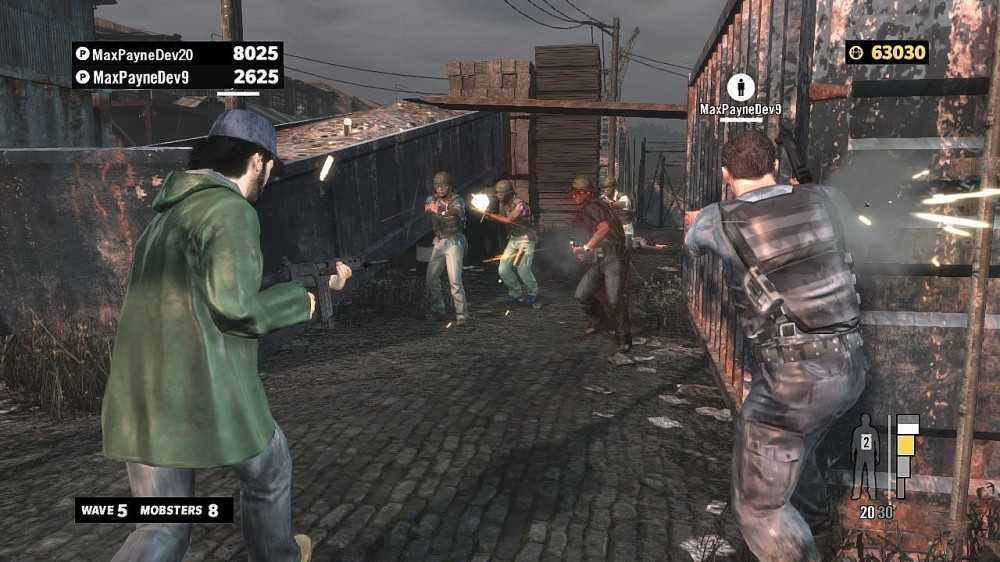This screenshot has width=1000, height=562.
Task: Click the teammate marker icon above MaxPayneDev9's name tag
Action: (741, 87)
